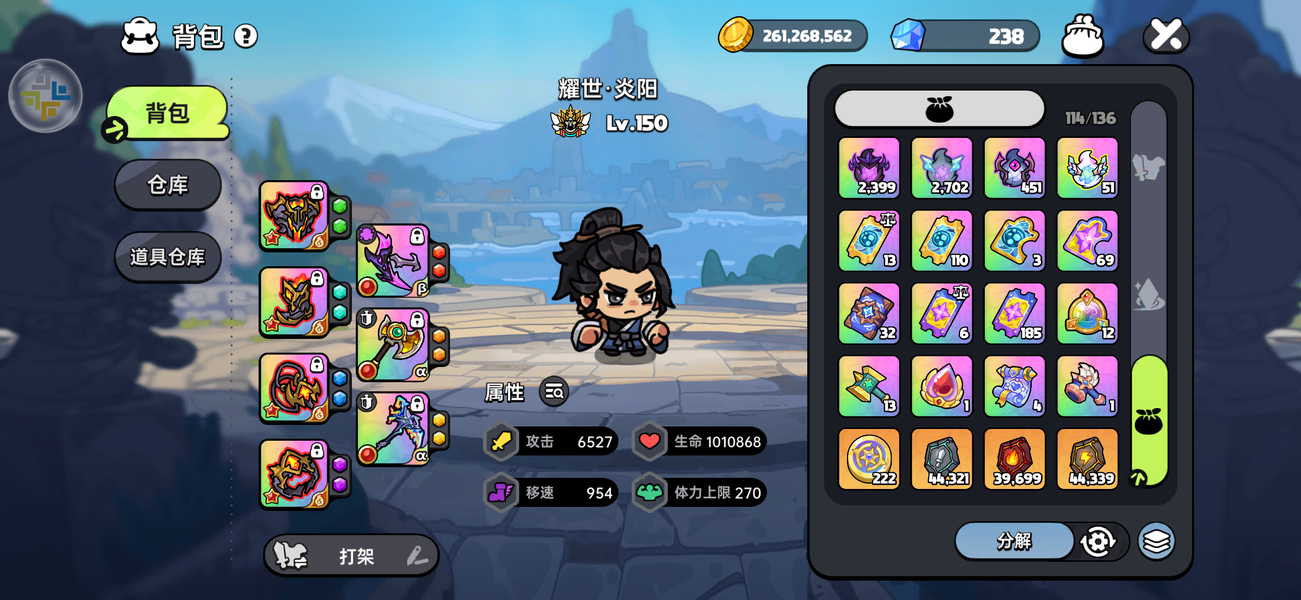
Task: Click the stacked layers icon beside 分解
Action: click(1156, 541)
